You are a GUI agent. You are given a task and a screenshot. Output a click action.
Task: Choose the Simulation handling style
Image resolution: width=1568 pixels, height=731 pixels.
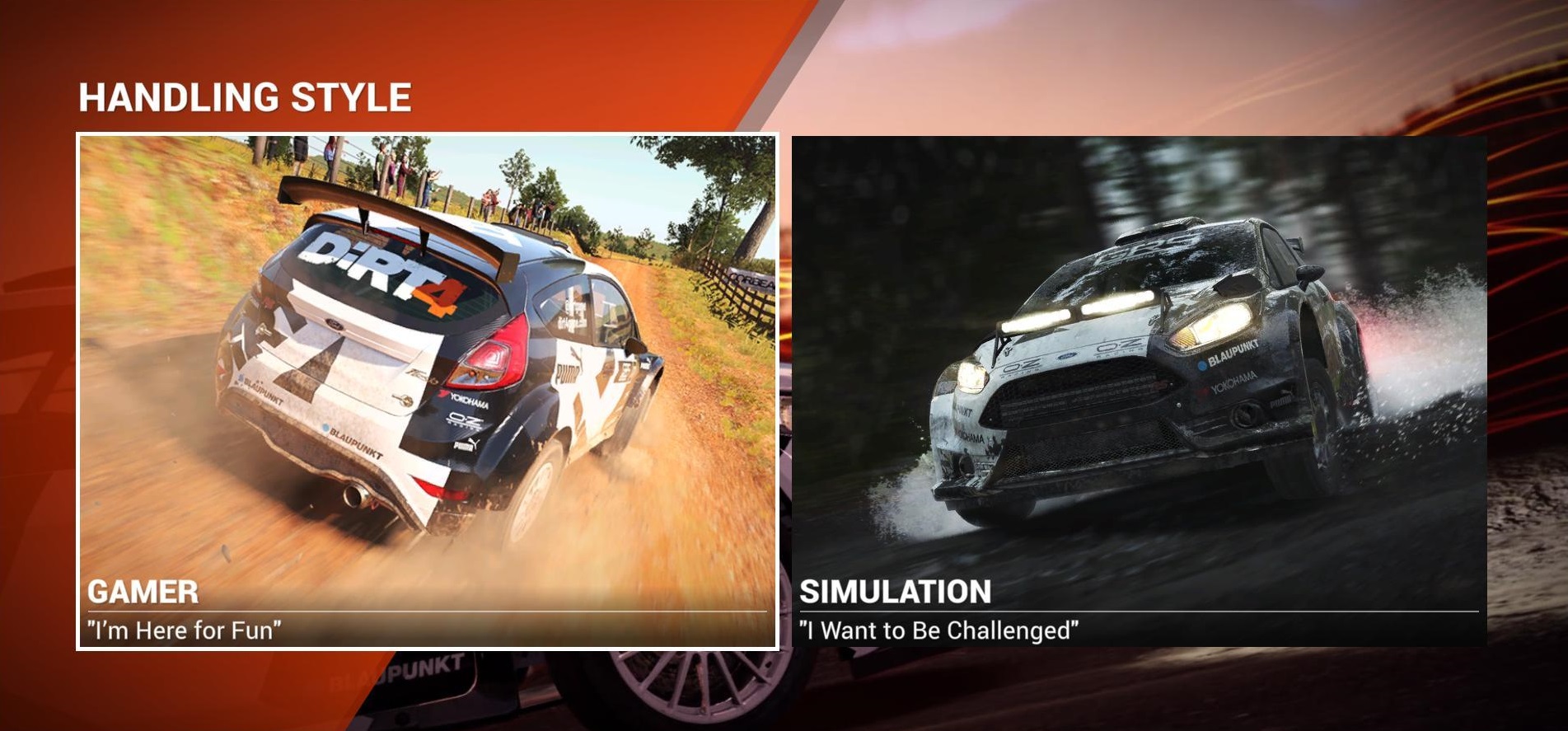(x=1139, y=391)
